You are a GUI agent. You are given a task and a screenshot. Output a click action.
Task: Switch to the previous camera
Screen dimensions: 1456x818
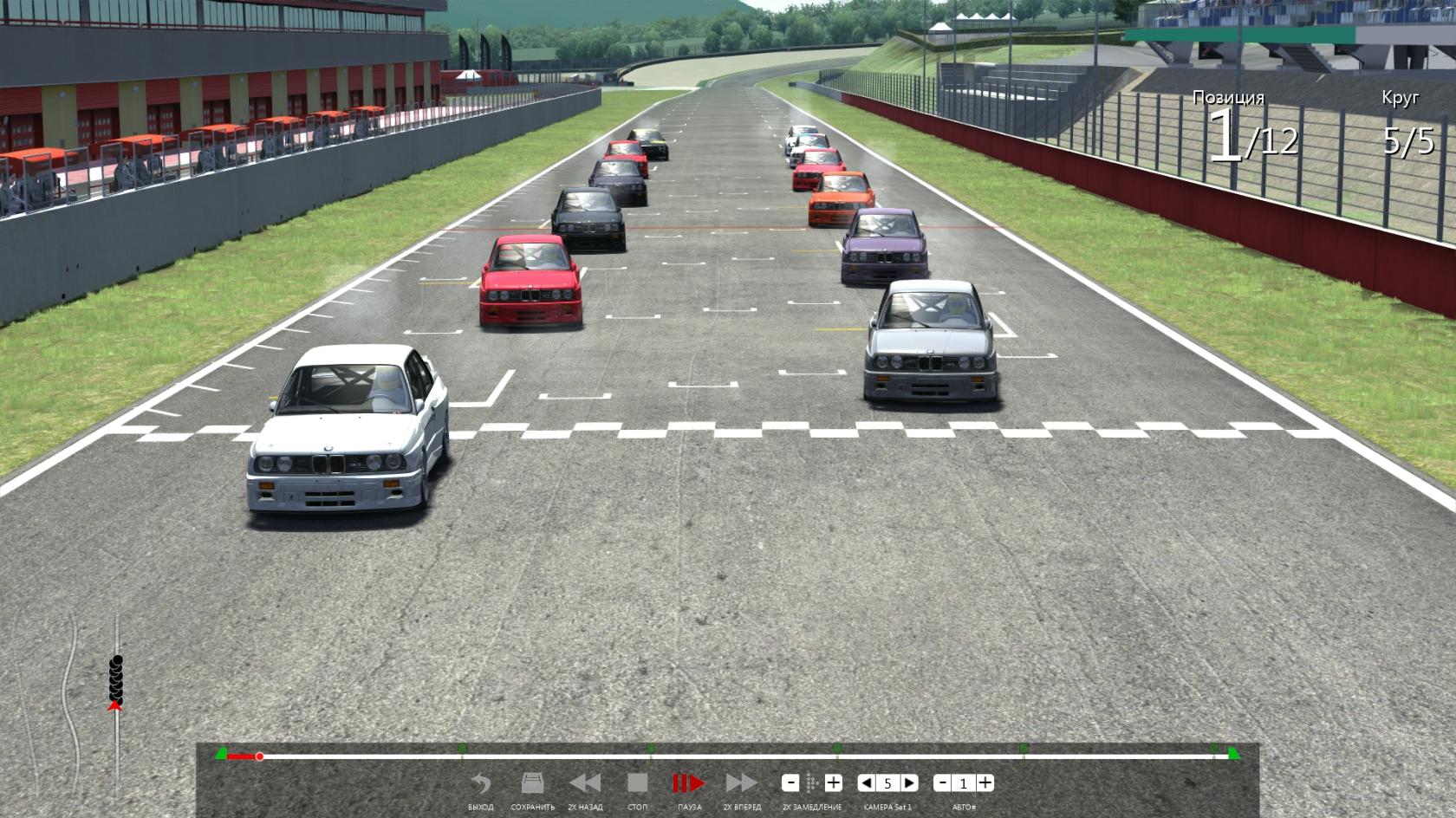coord(866,783)
